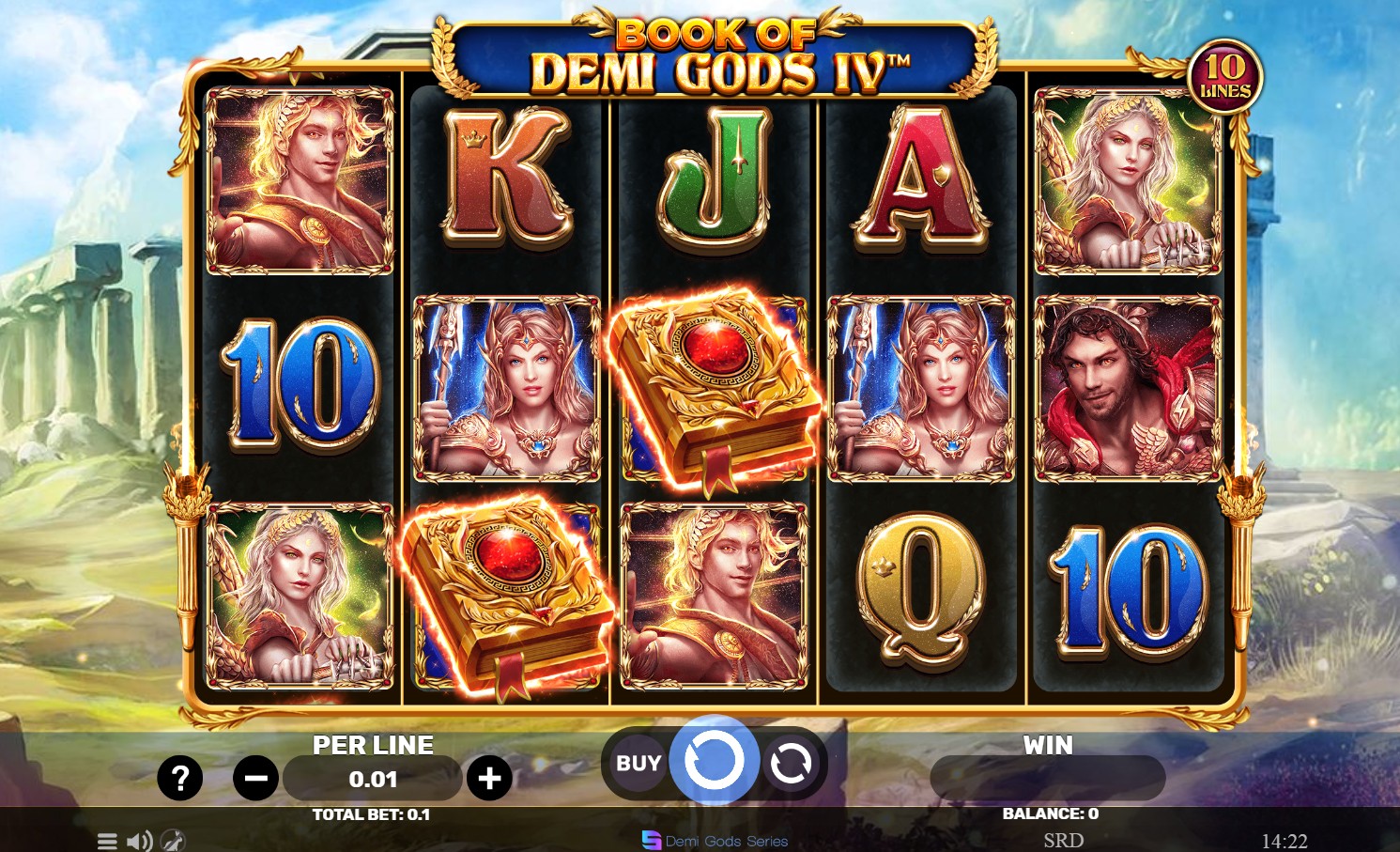Viewport: 1400px width, 852px height.
Task: Click the Q symbol on reel four
Action: (x=921, y=592)
